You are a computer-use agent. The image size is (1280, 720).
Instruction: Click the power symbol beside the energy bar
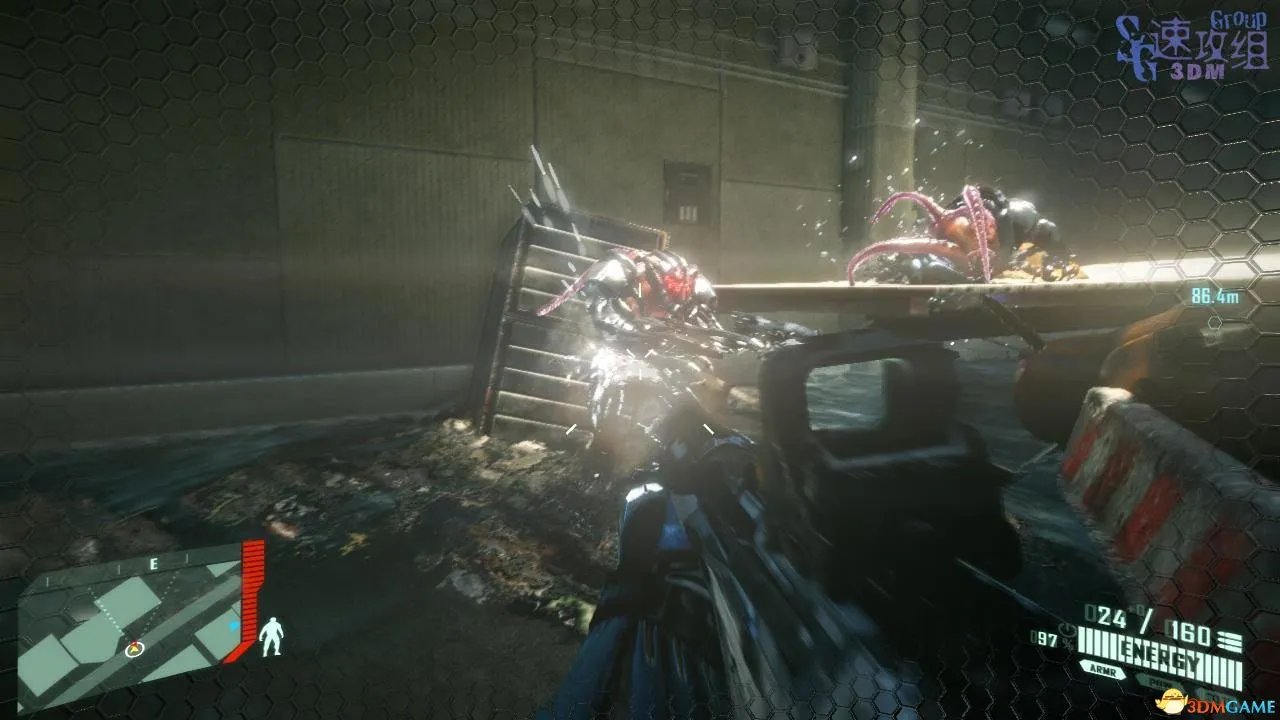1067,630
